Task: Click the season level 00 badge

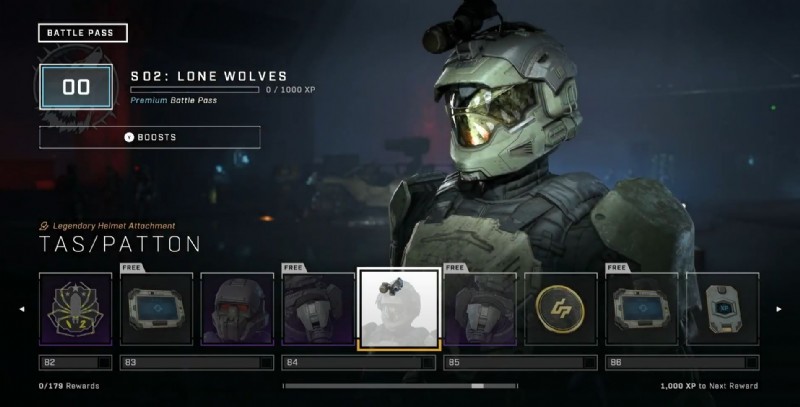Action: [x=77, y=87]
